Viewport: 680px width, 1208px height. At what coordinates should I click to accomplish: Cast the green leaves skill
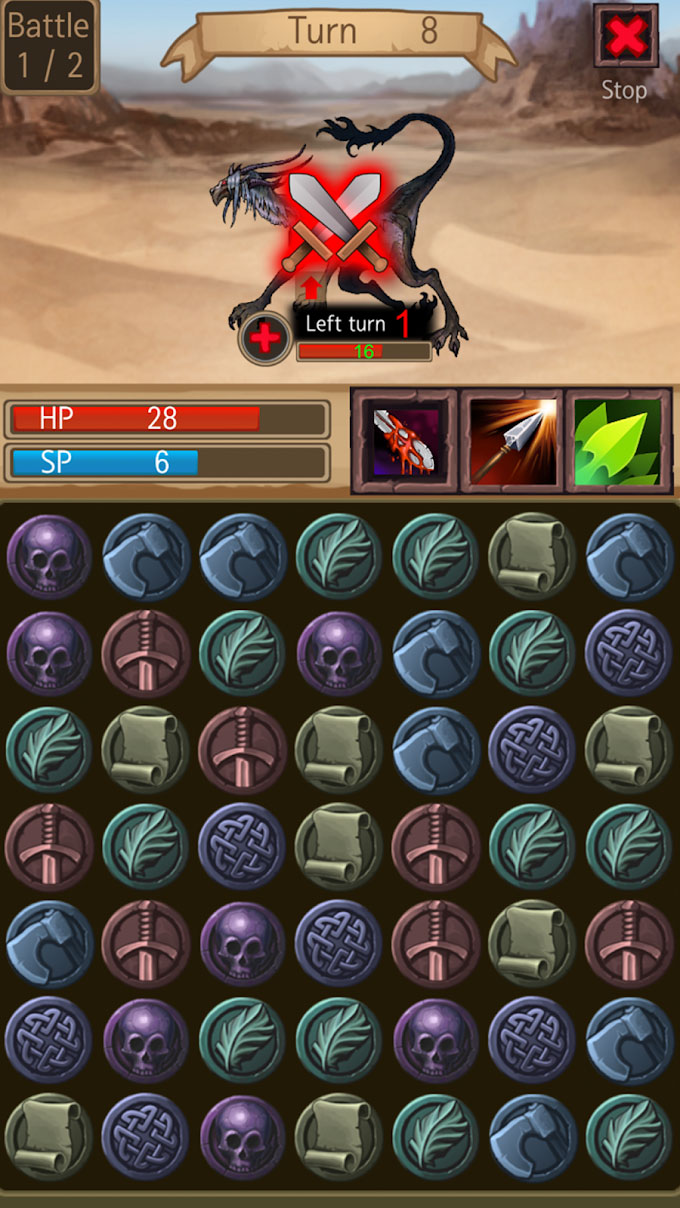pyautogui.click(x=618, y=441)
